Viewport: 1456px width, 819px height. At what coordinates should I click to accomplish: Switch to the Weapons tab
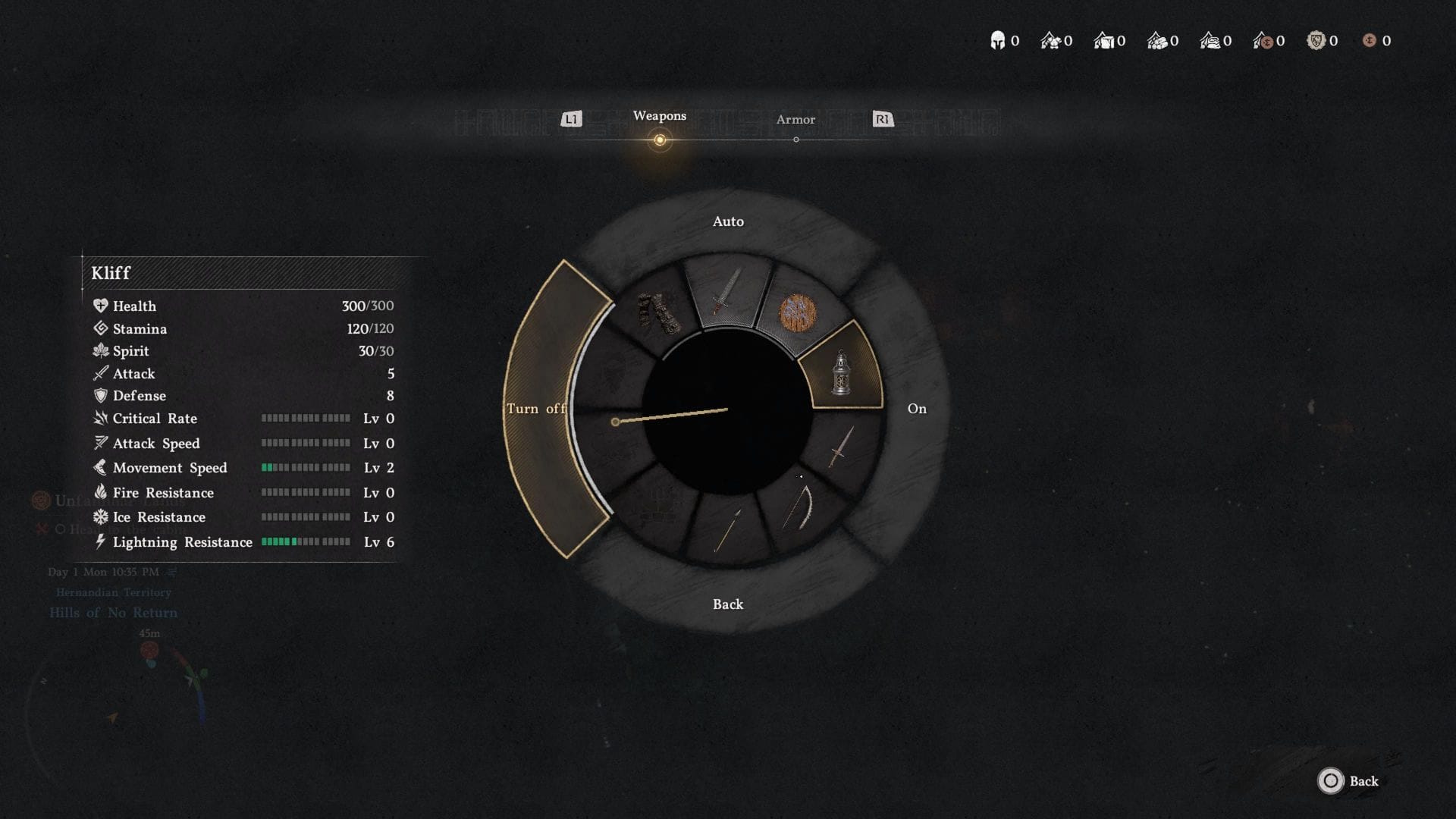tap(660, 115)
